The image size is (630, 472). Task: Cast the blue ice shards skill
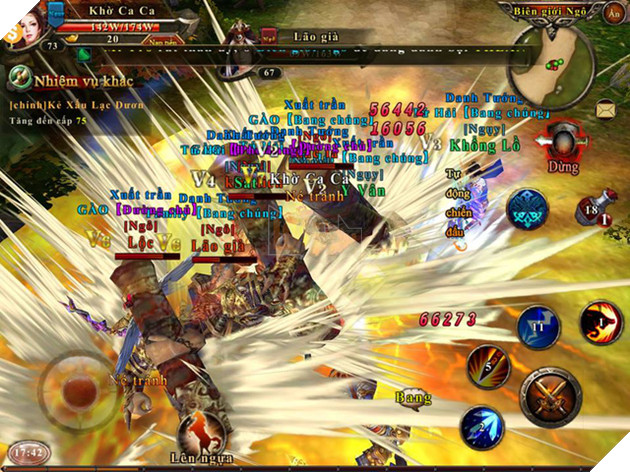[x=481, y=427]
